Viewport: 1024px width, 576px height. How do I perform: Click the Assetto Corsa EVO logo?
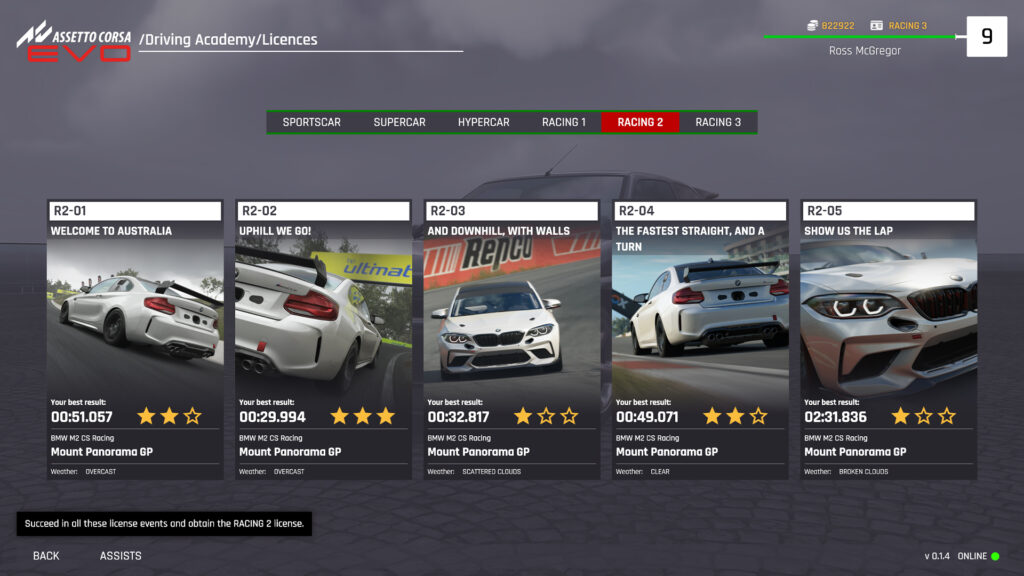74,41
